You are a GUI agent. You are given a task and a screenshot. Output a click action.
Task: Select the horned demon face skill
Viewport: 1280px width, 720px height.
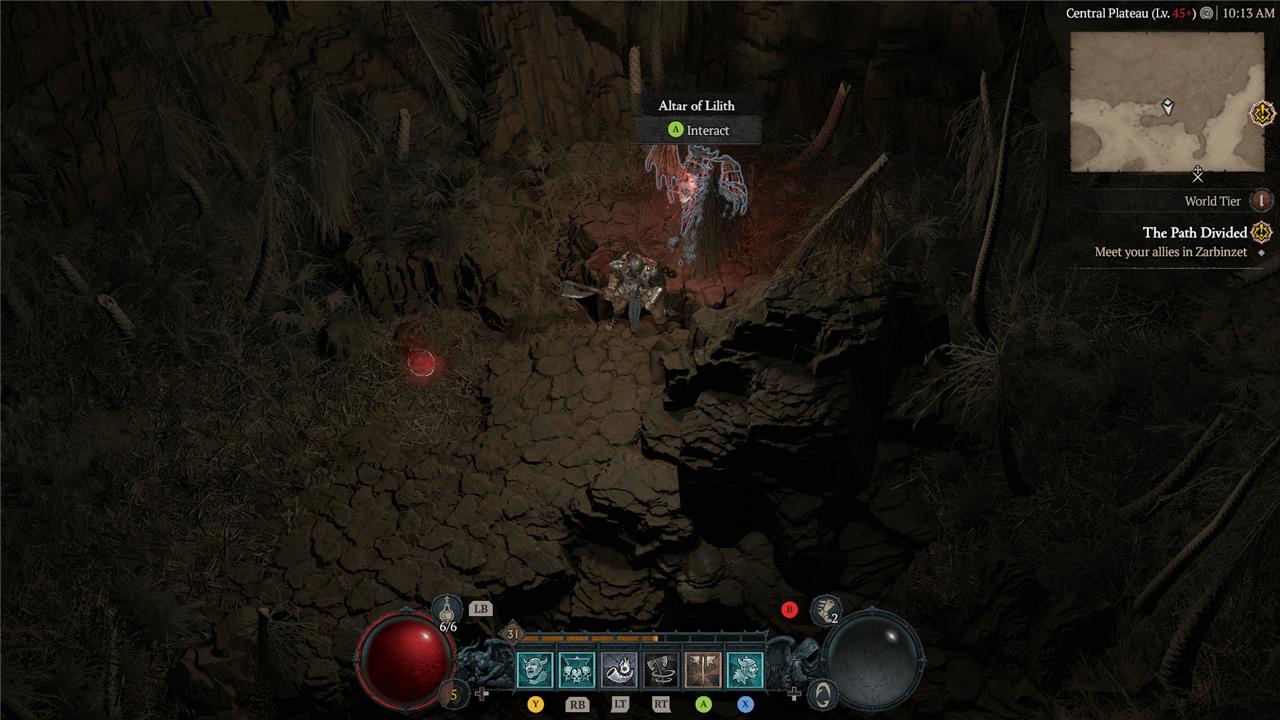pyautogui.click(x=534, y=670)
